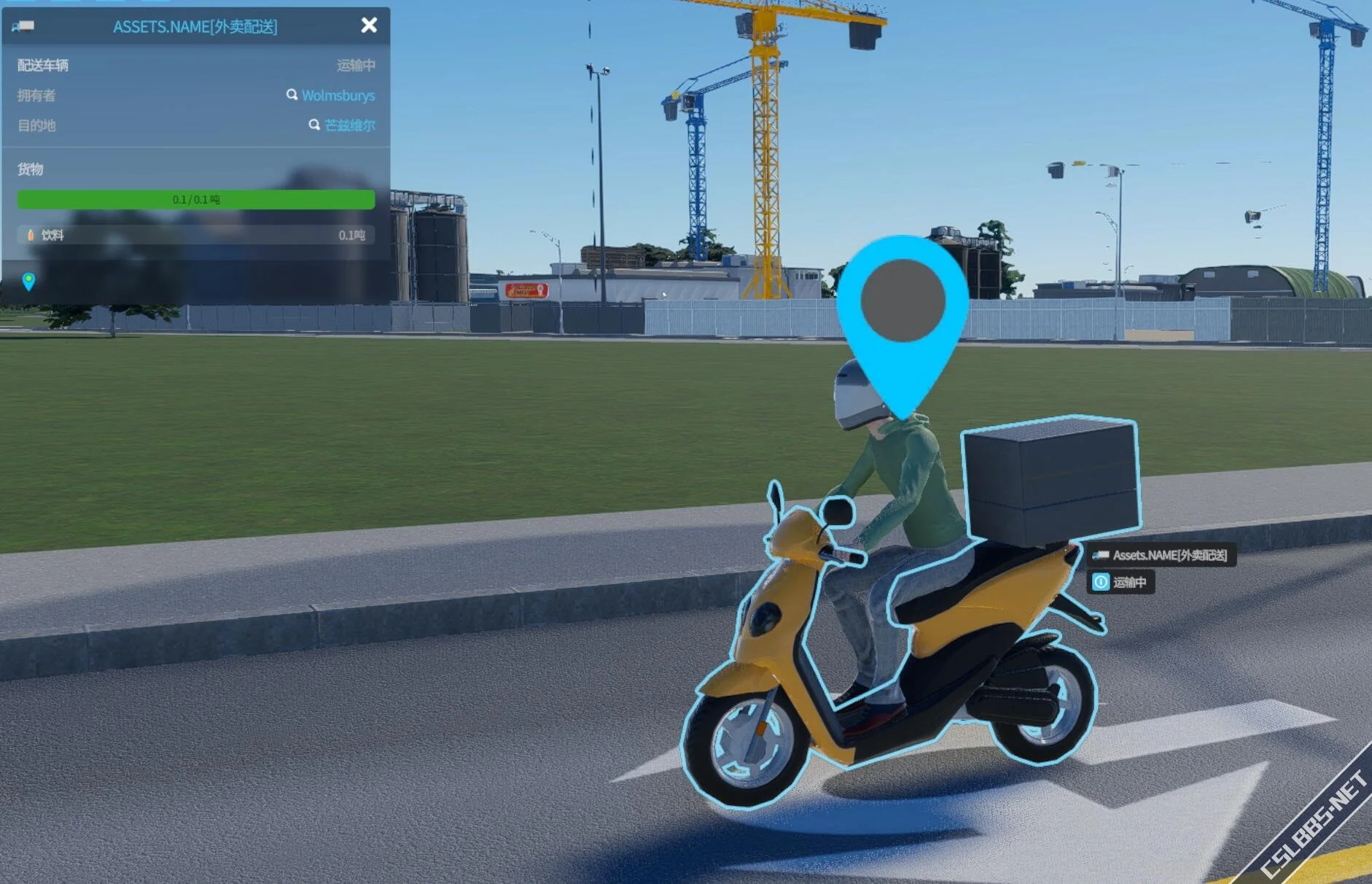Close the delivery vehicle info panel
The height and width of the screenshot is (884, 1372).
369,26
